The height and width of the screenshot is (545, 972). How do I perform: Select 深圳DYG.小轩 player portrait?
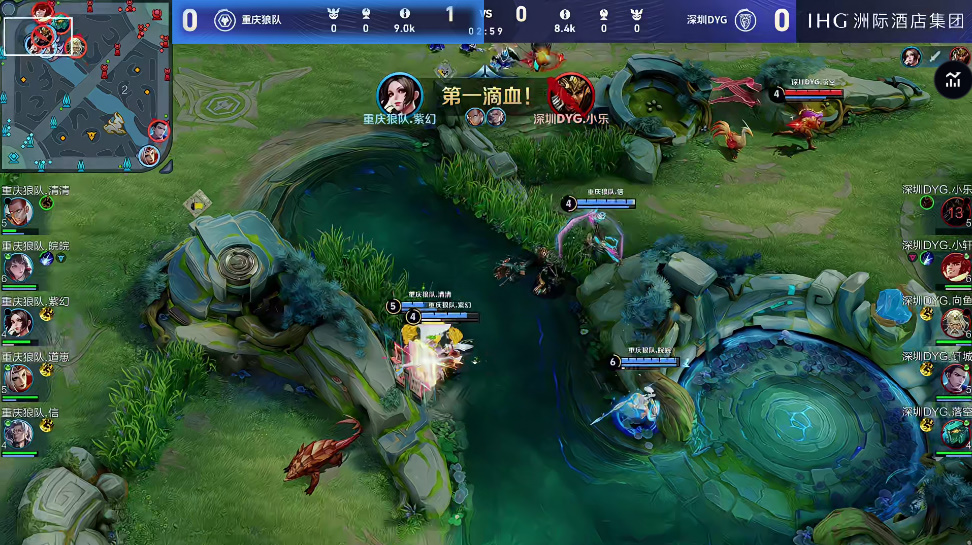click(954, 267)
